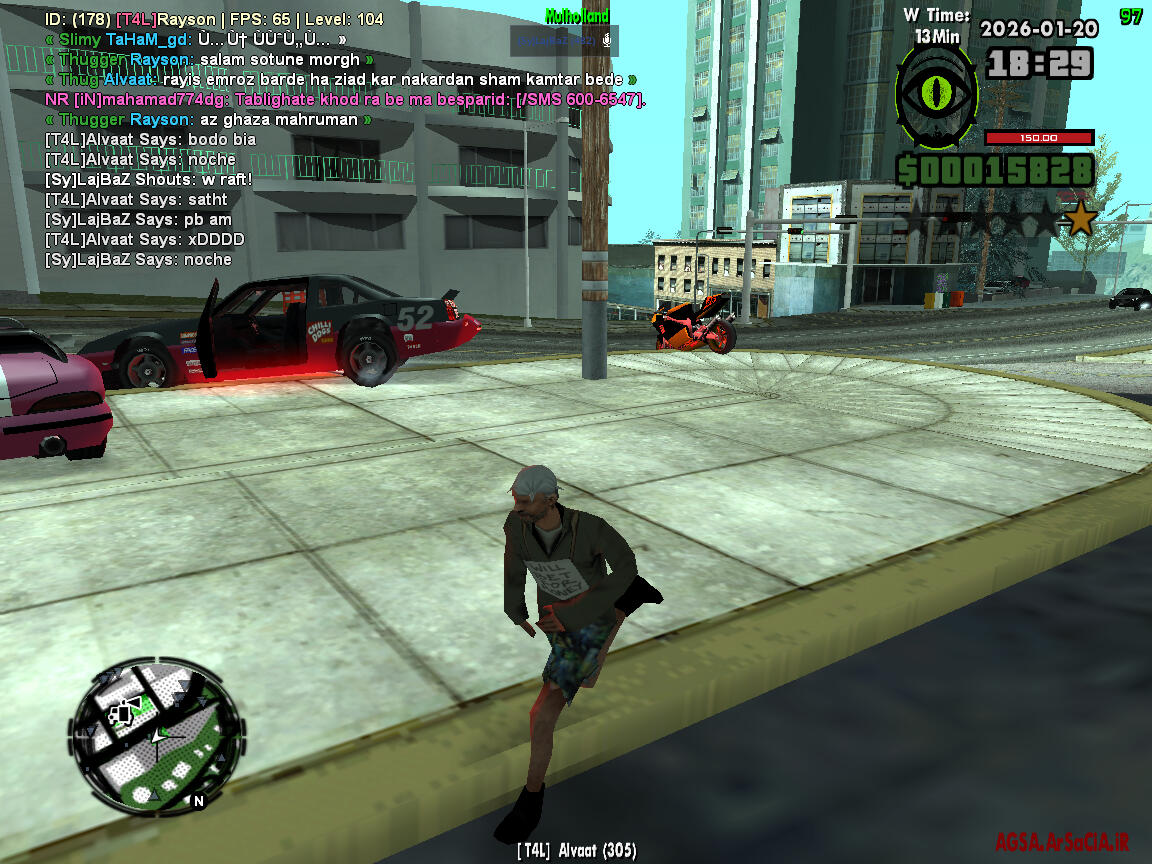Open the circular radar minimap
This screenshot has width=1152, height=864.
point(155,738)
